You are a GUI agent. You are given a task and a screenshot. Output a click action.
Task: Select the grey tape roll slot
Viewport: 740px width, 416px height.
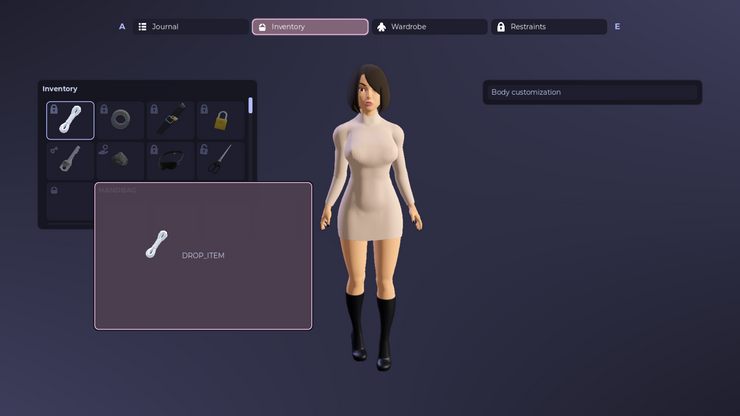(x=120, y=120)
